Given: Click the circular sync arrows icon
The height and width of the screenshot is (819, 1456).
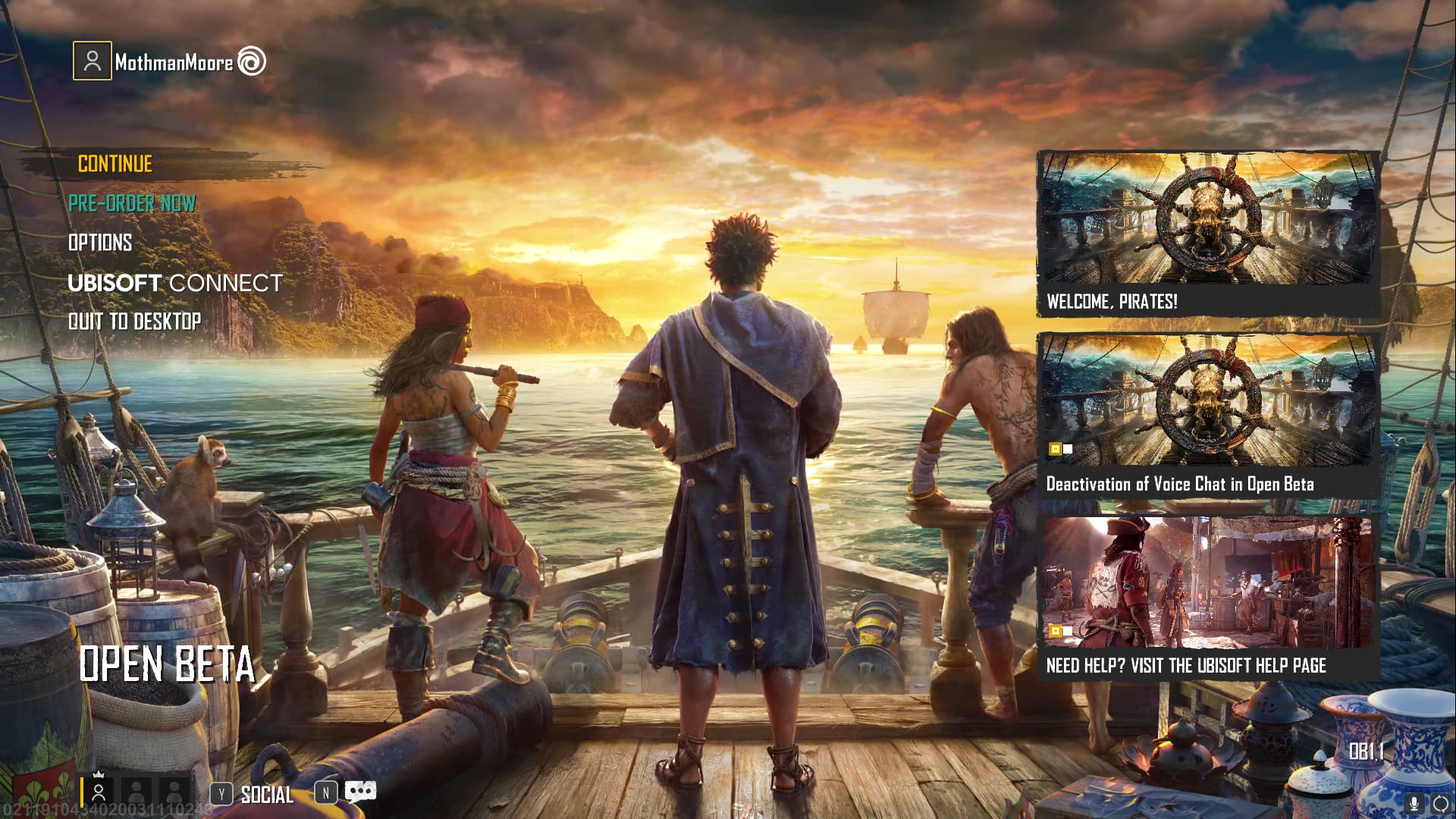Looking at the screenshot, I should (1441, 804).
